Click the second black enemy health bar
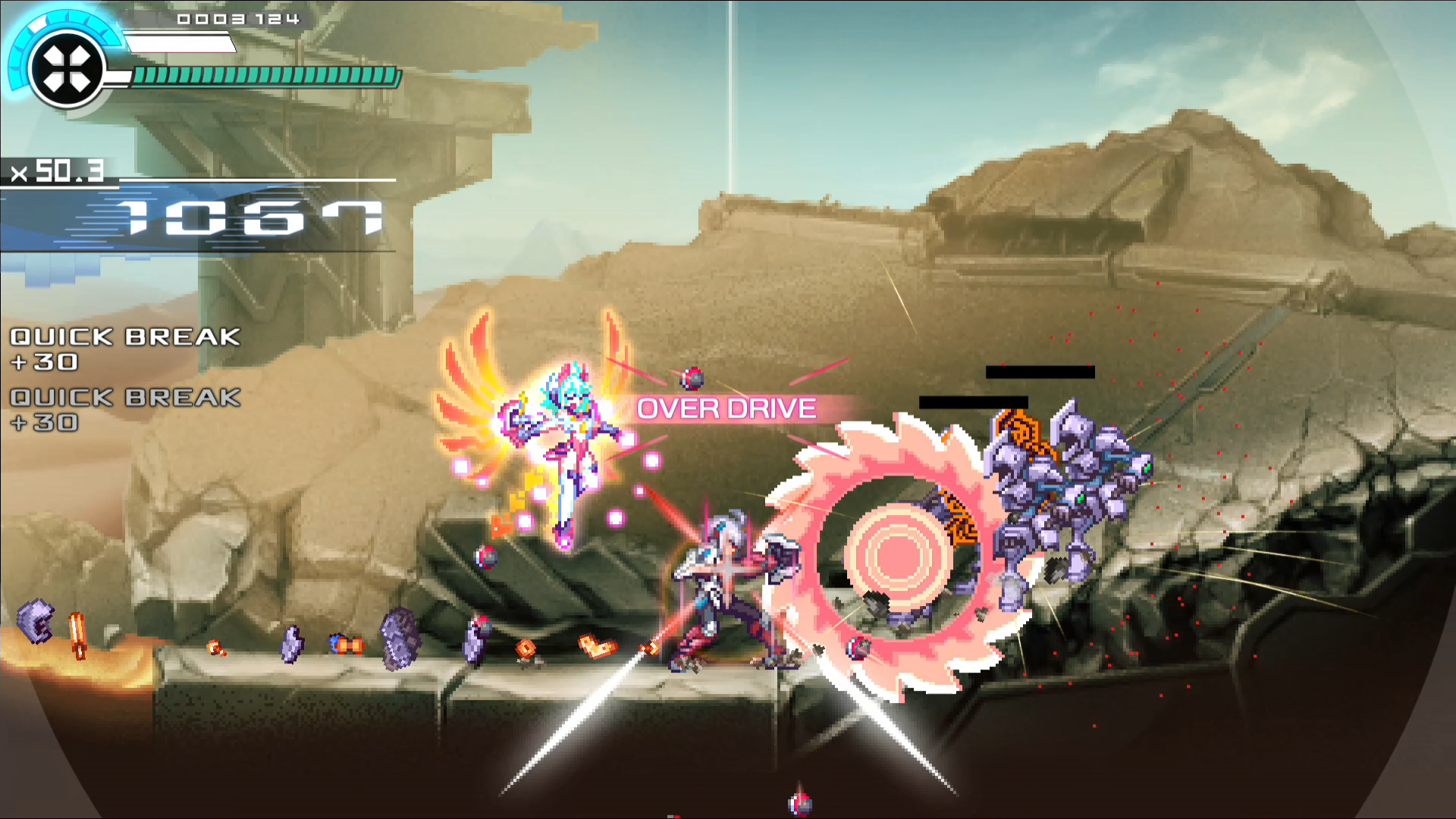The width and height of the screenshot is (1456, 819). (974, 402)
